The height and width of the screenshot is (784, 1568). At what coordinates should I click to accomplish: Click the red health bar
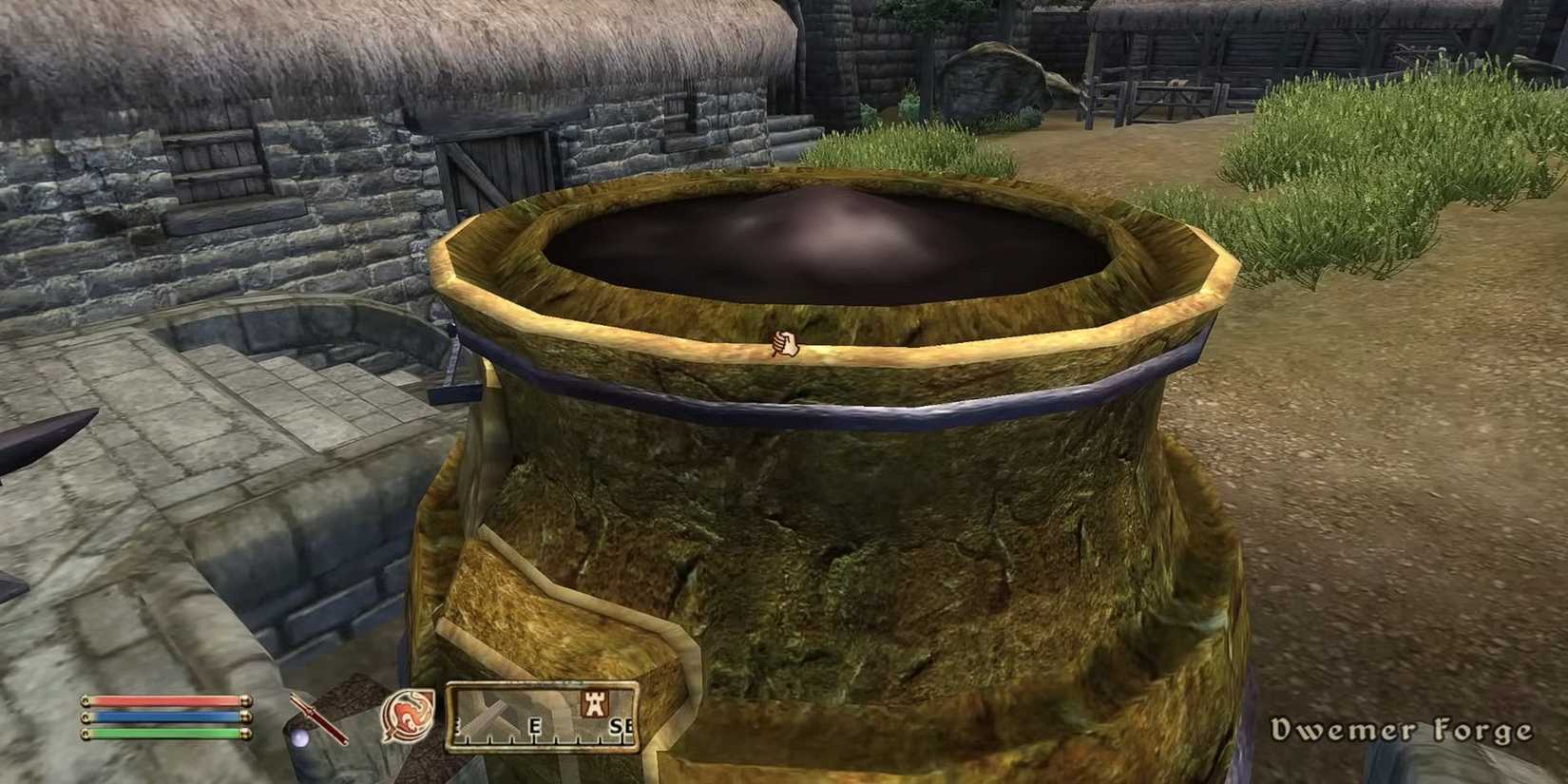click(x=161, y=700)
